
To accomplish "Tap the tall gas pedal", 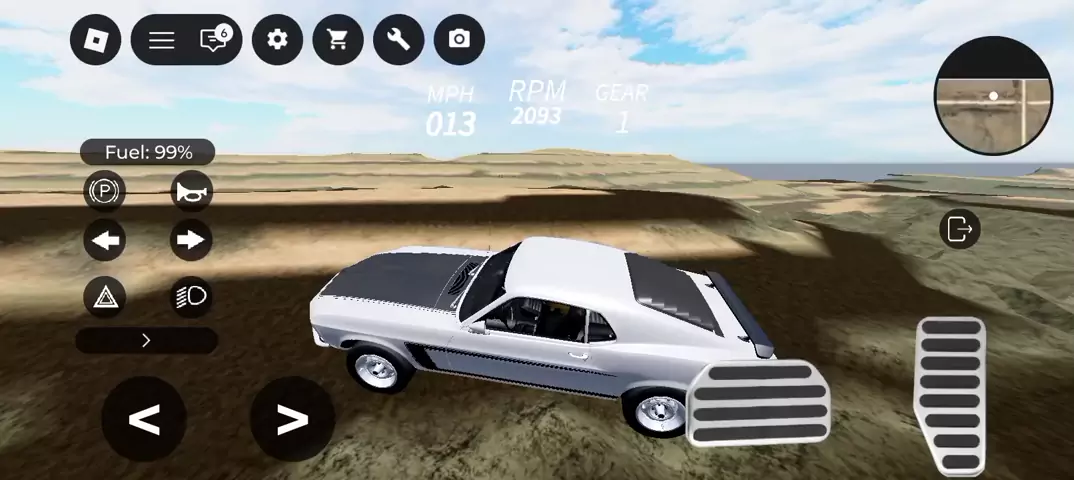I will coord(950,395).
